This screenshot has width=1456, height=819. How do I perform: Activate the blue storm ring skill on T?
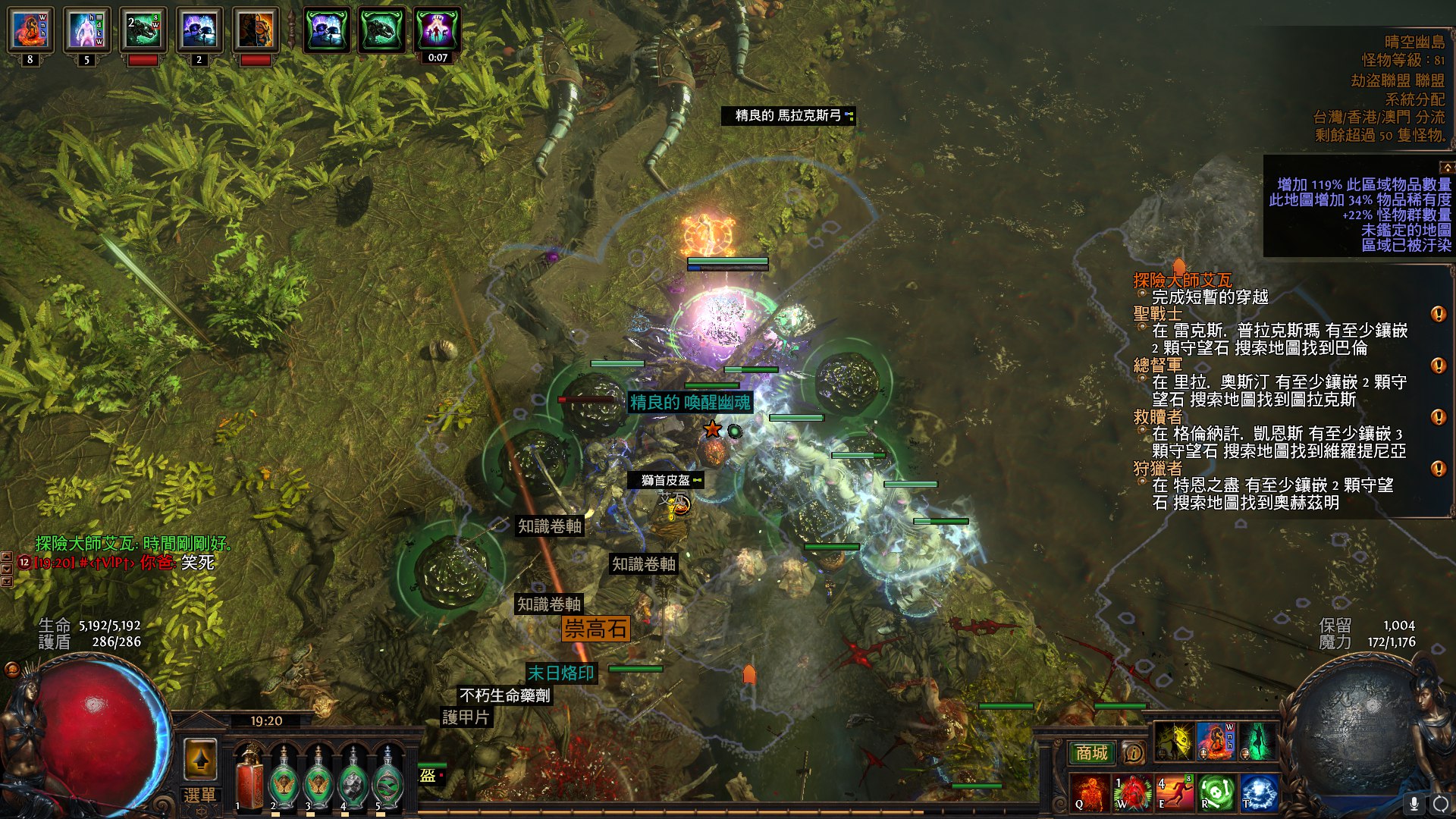pyautogui.click(x=1259, y=792)
